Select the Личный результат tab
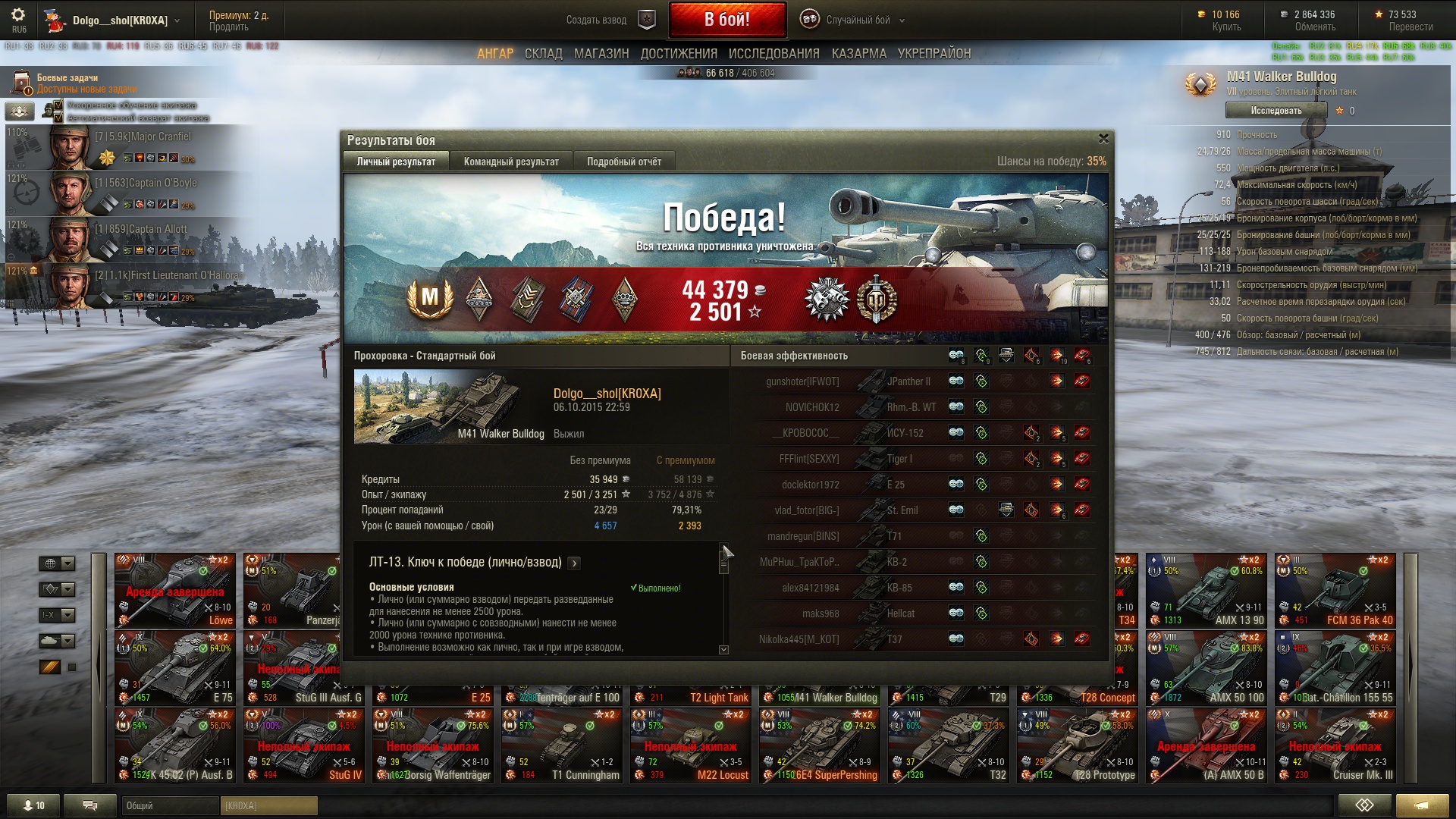The image size is (1456, 819). [396, 162]
